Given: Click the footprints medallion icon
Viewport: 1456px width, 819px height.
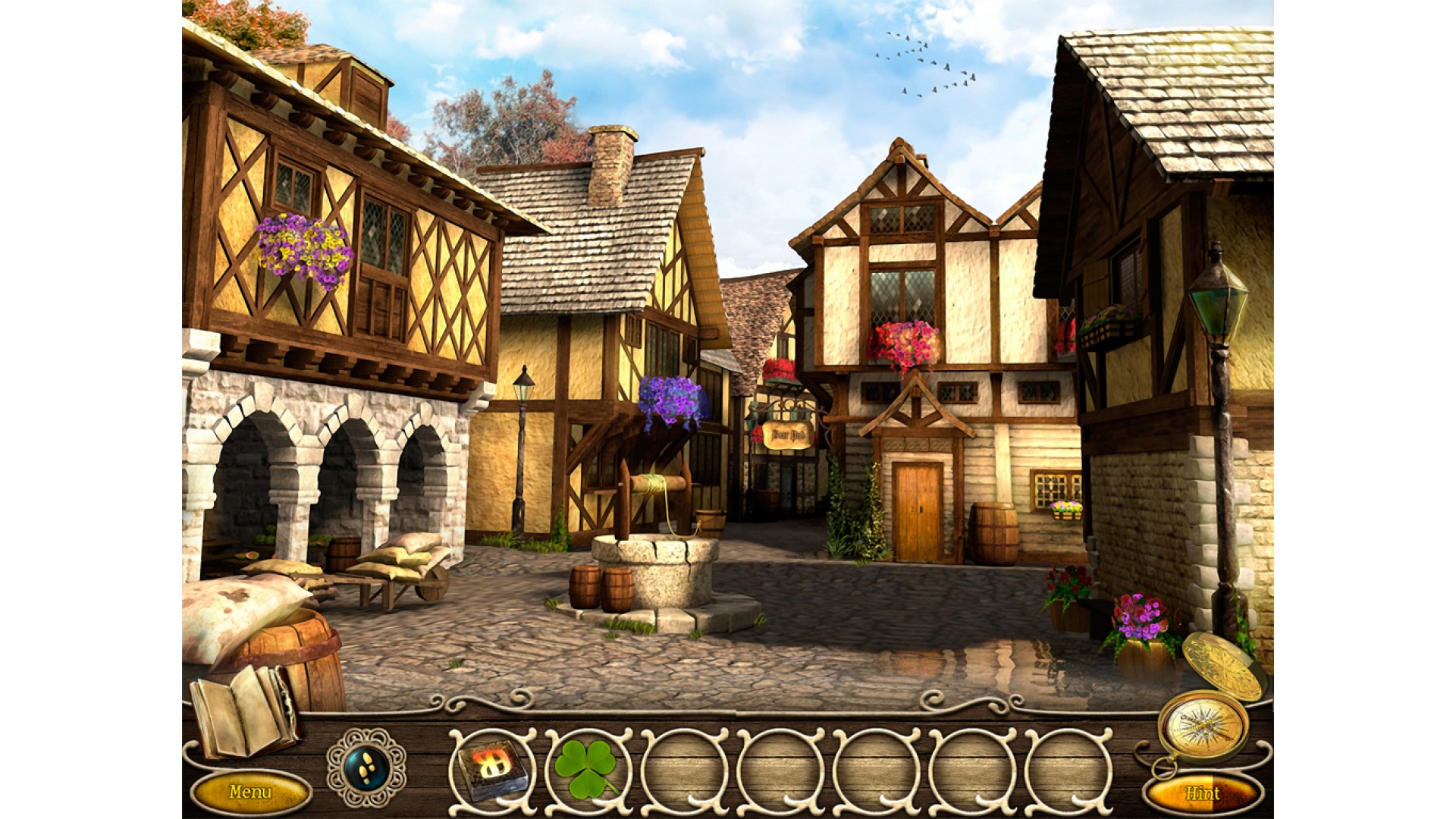Looking at the screenshot, I should (366, 767).
